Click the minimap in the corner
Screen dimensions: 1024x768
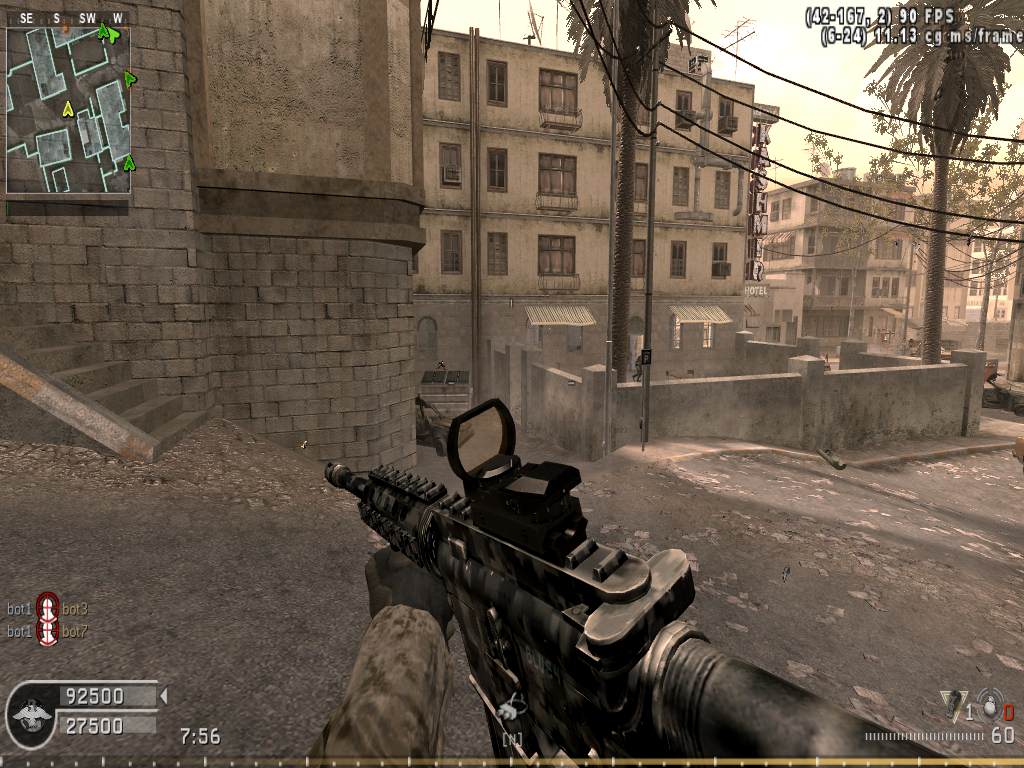click(68, 110)
